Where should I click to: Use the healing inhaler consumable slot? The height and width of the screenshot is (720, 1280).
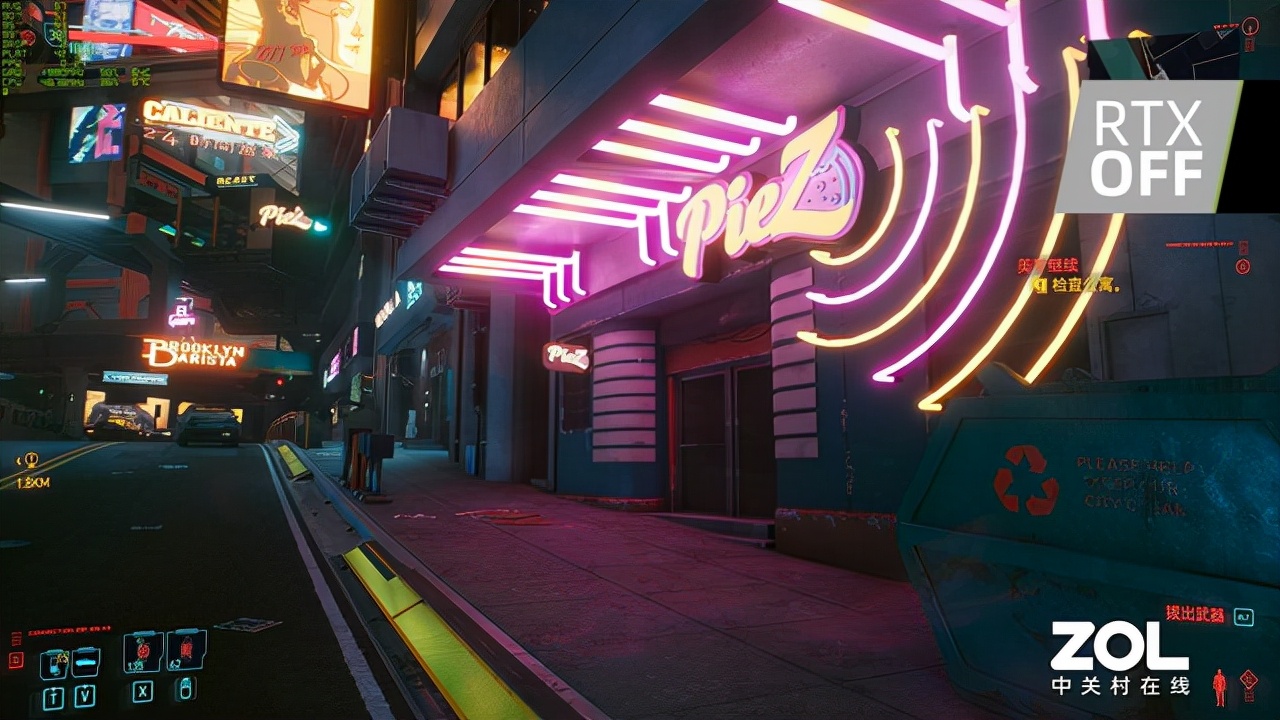pyautogui.click(x=143, y=652)
